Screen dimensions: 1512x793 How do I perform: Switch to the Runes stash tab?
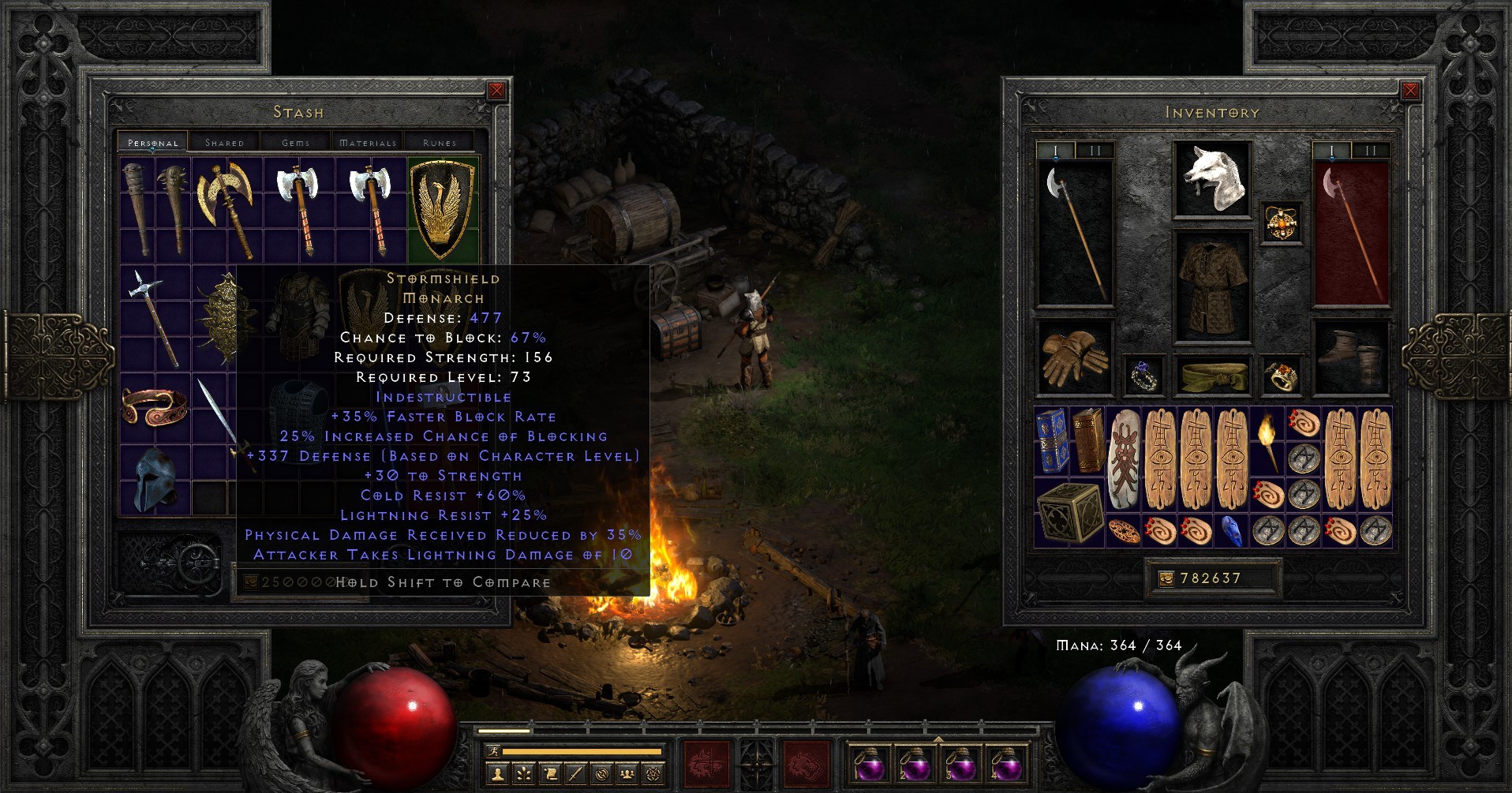coord(438,143)
